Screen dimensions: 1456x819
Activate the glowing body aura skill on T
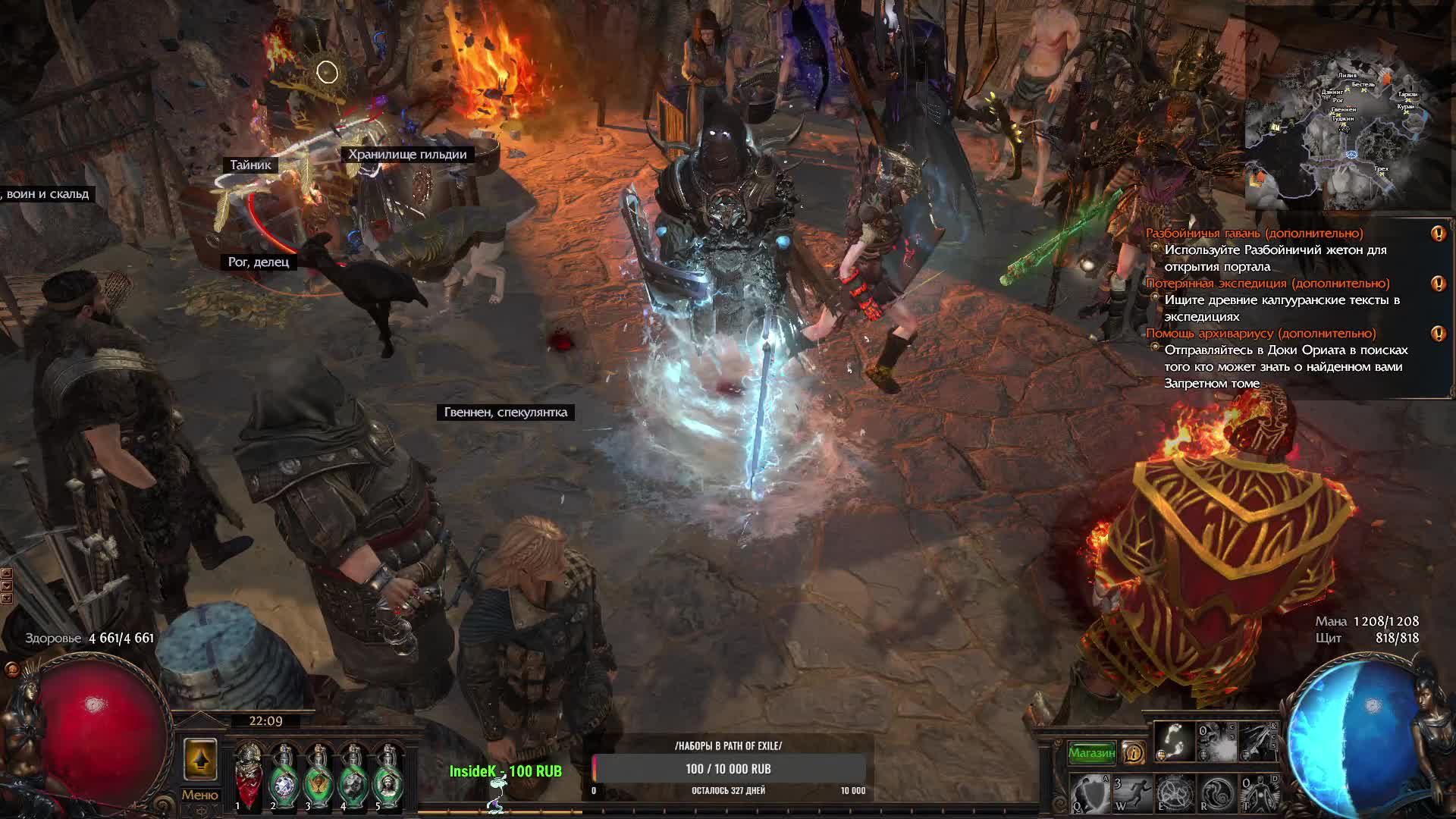(1258, 794)
